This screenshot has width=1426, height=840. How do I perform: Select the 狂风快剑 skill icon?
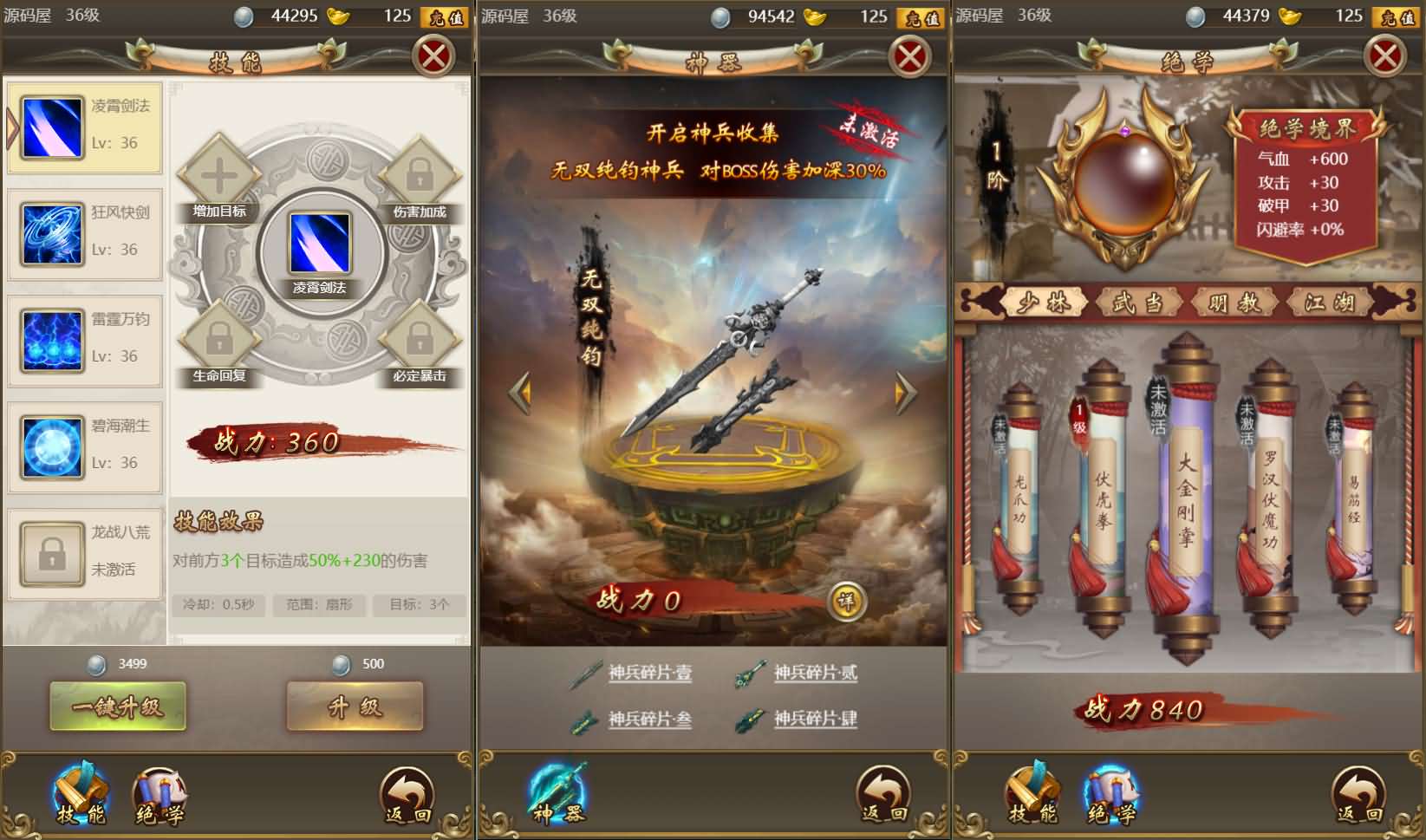pos(49,234)
